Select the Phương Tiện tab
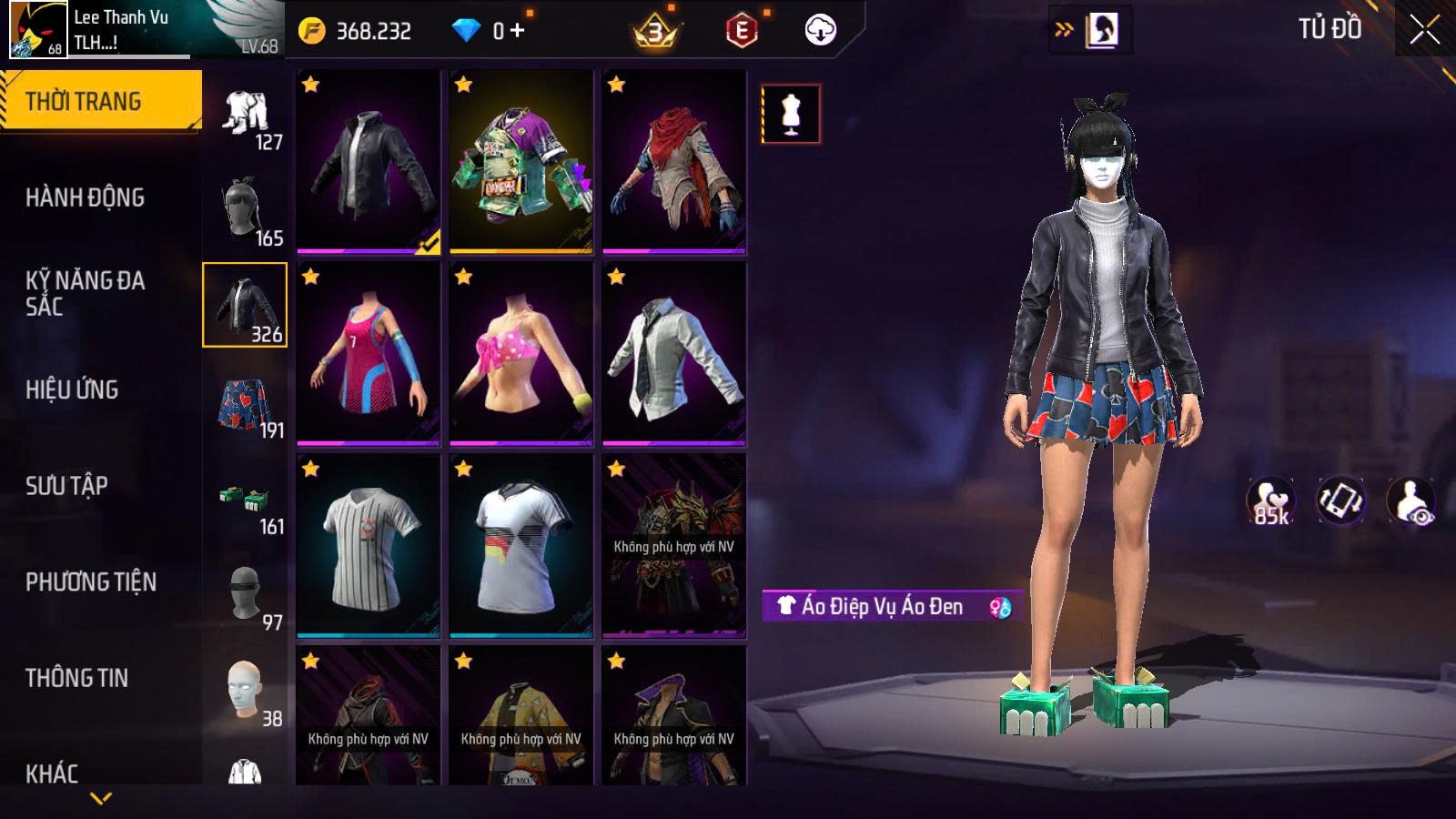The height and width of the screenshot is (819, 1456). coord(91,581)
